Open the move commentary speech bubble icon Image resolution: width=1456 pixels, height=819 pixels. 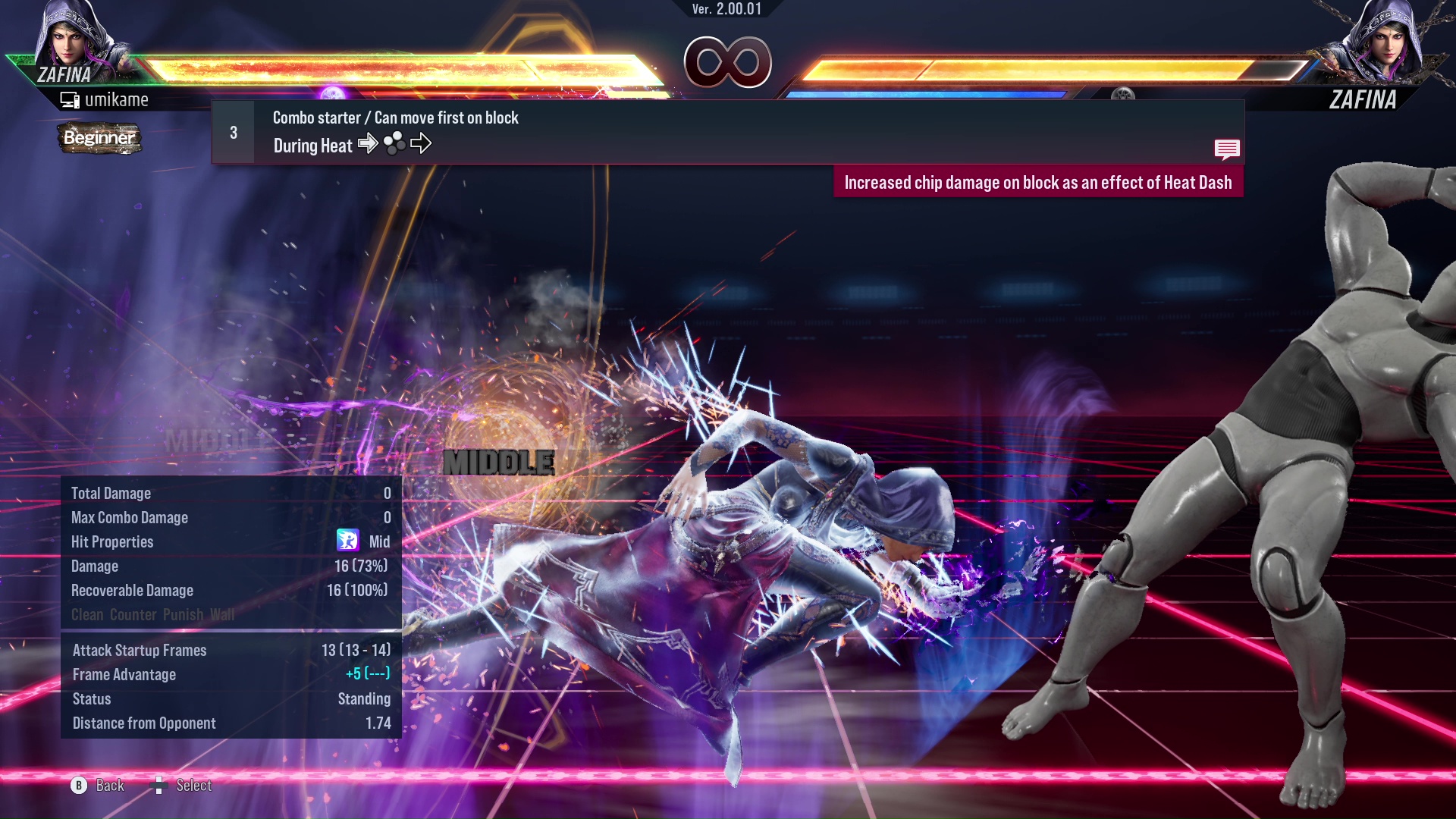(x=1227, y=149)
